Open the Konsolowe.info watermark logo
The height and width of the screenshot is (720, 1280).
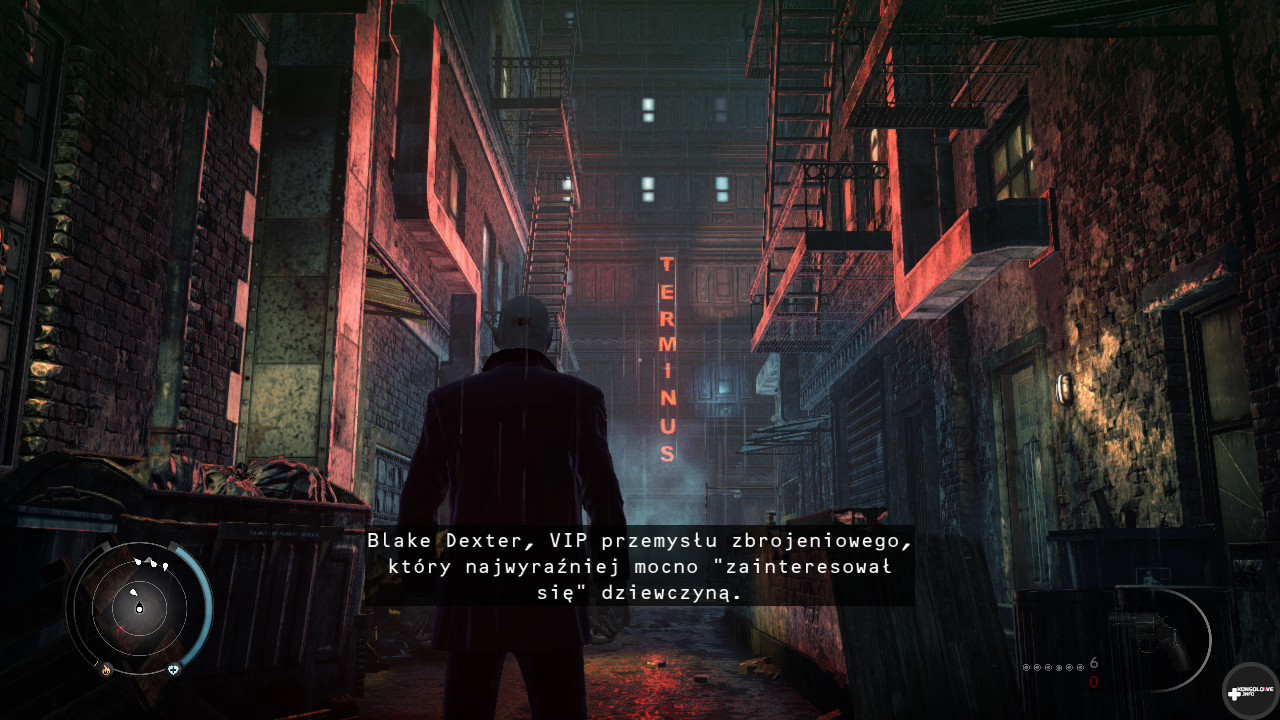point(1249,691)
